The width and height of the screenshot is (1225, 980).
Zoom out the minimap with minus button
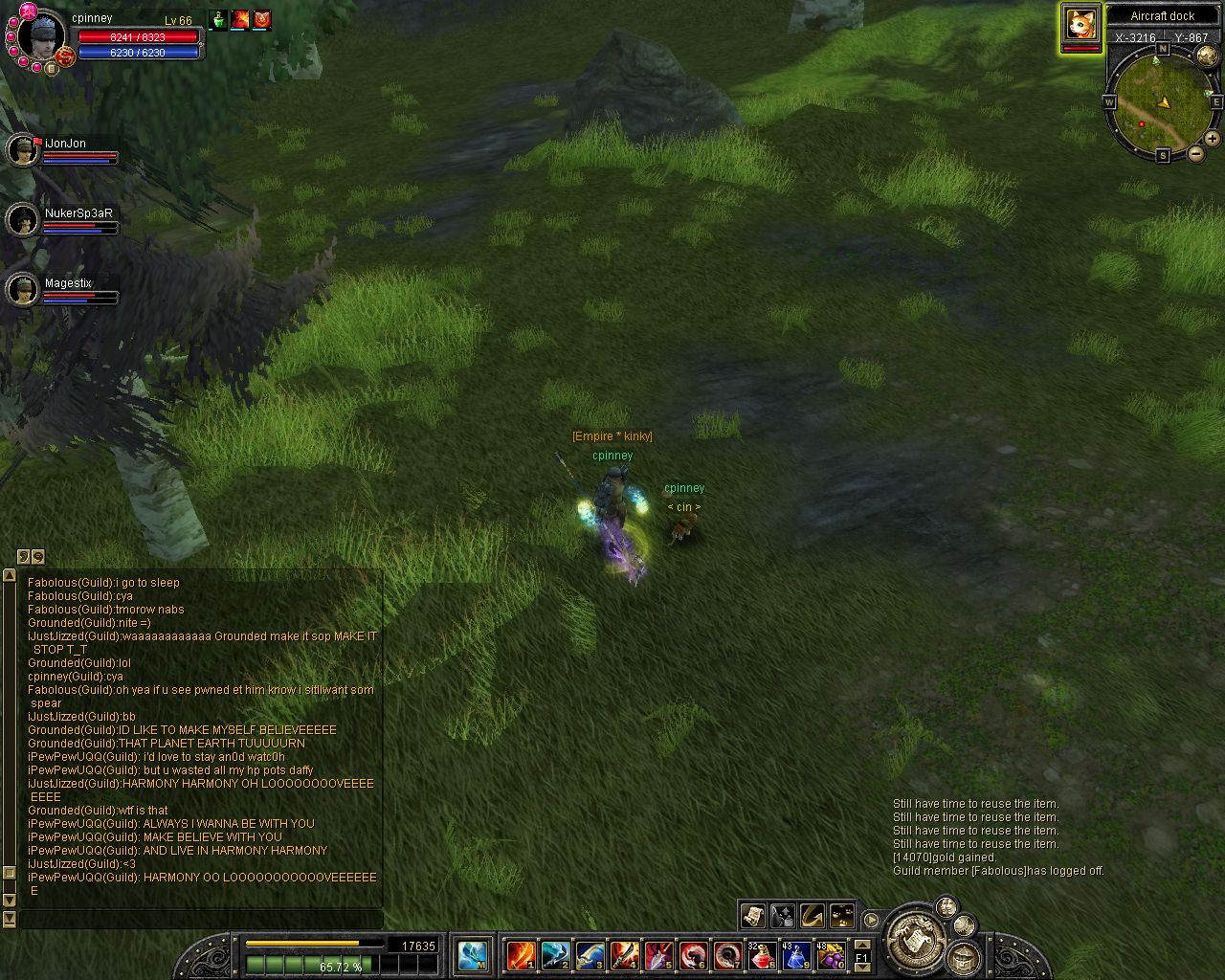1195,154
